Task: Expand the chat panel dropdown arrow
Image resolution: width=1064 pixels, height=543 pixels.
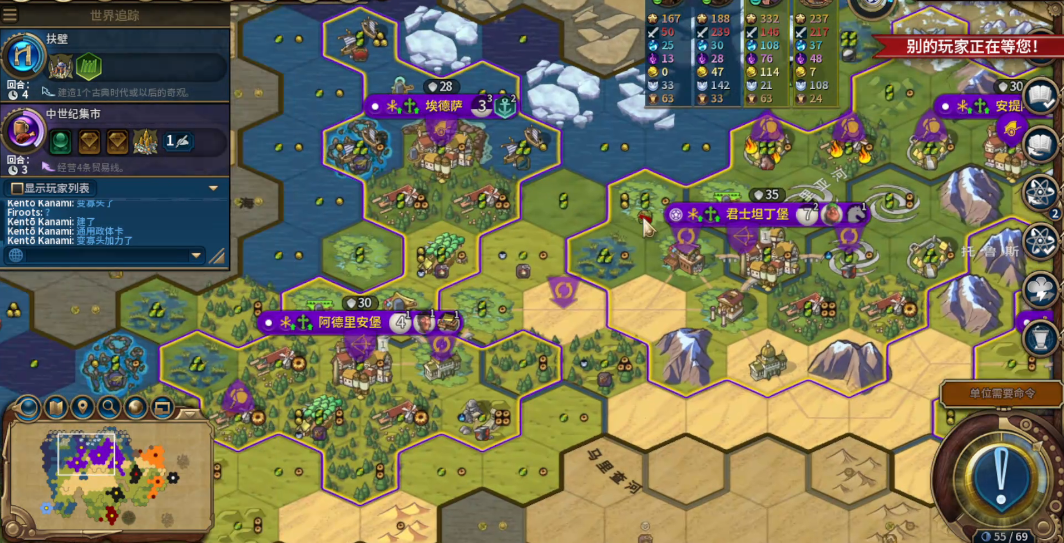Action: click(x=212, y=188)
